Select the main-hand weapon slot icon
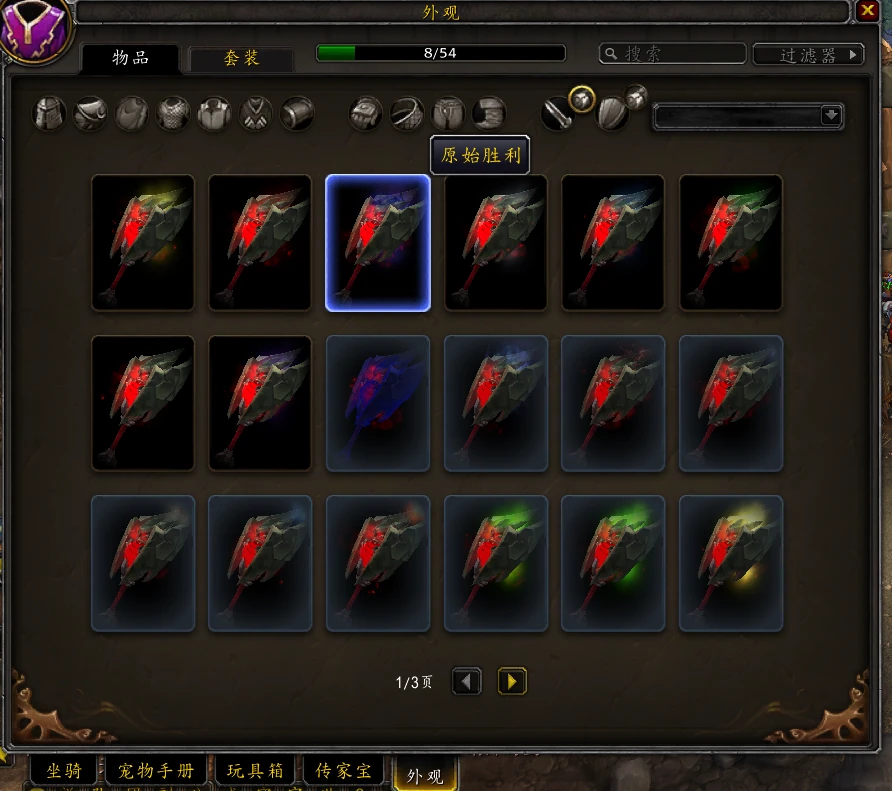The width and height of the screenshot is (892, 791). pyautogui.click(x=558, y=114)
